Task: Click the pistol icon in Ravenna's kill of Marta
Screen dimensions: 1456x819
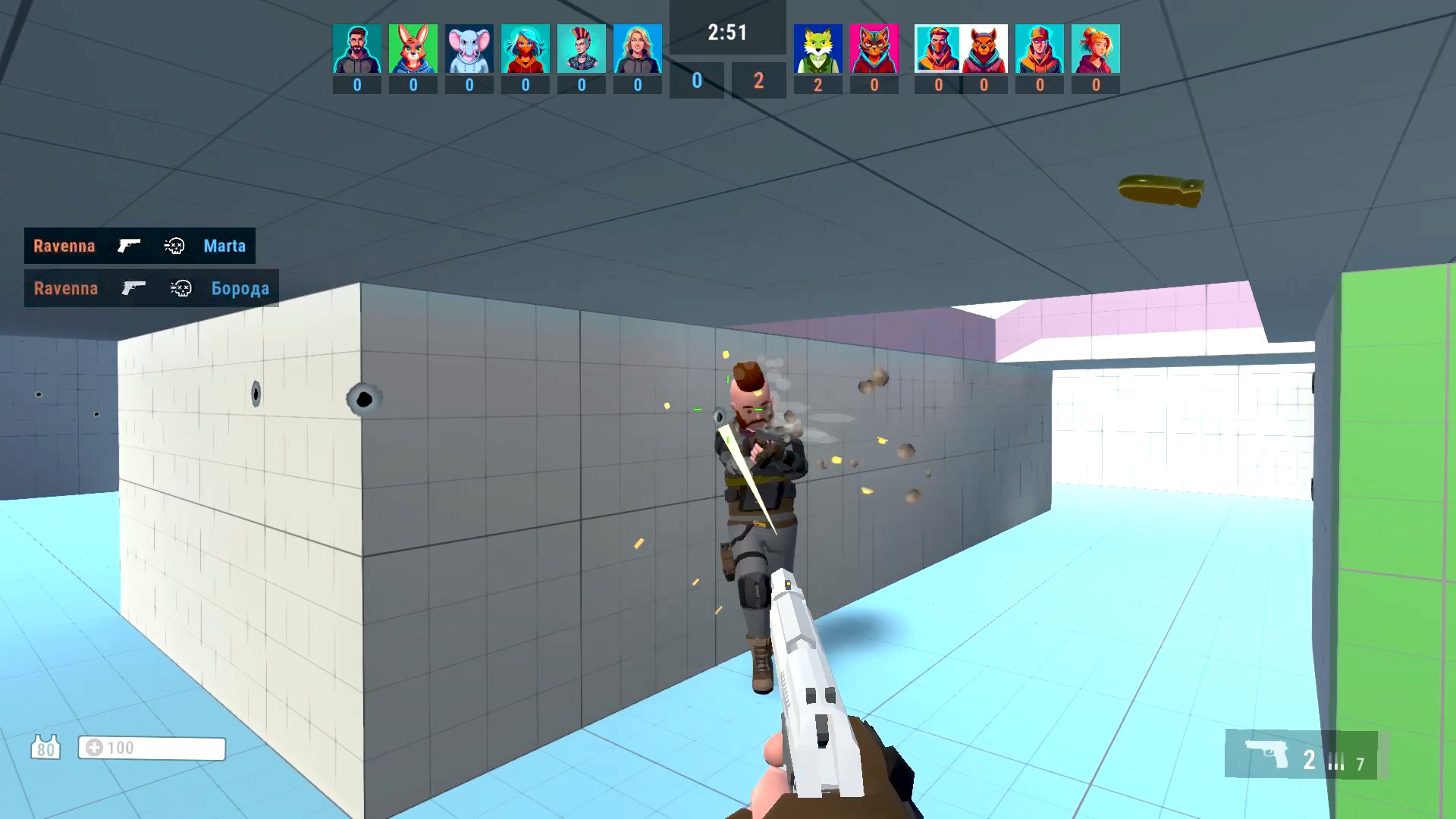Action: click(x=129, y=246)
